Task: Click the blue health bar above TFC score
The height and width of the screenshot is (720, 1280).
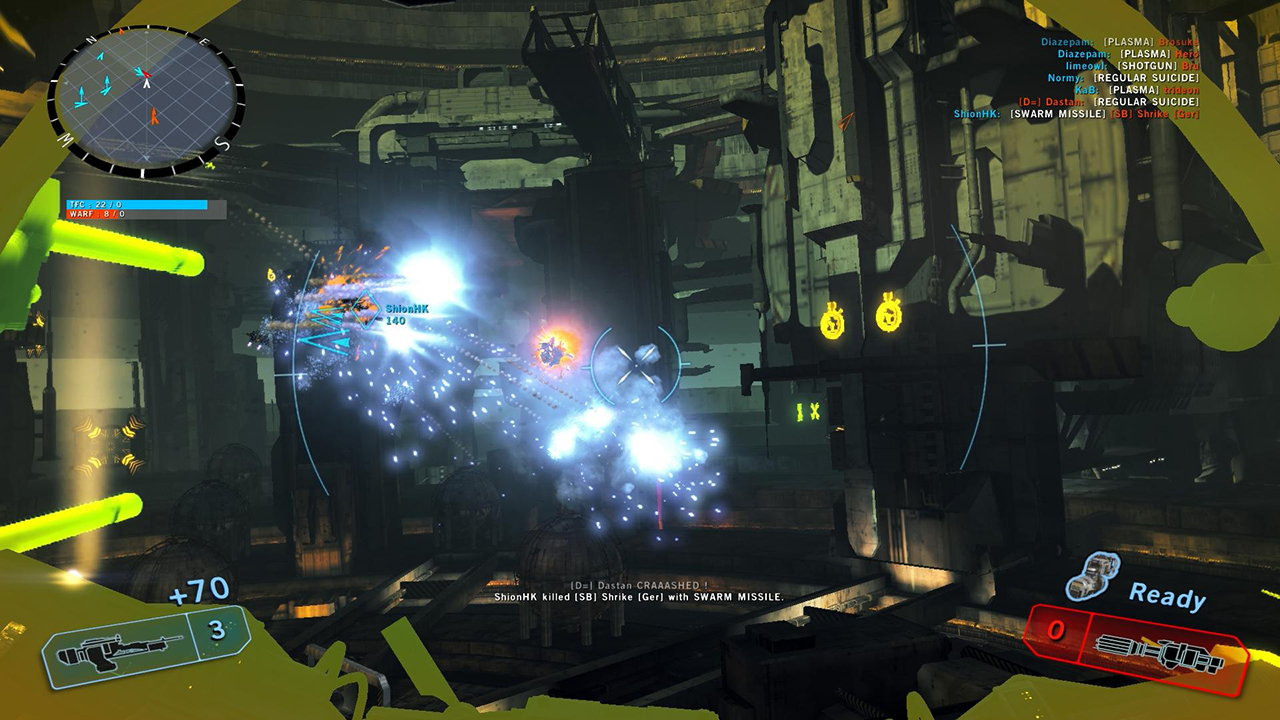Action: 135,205
